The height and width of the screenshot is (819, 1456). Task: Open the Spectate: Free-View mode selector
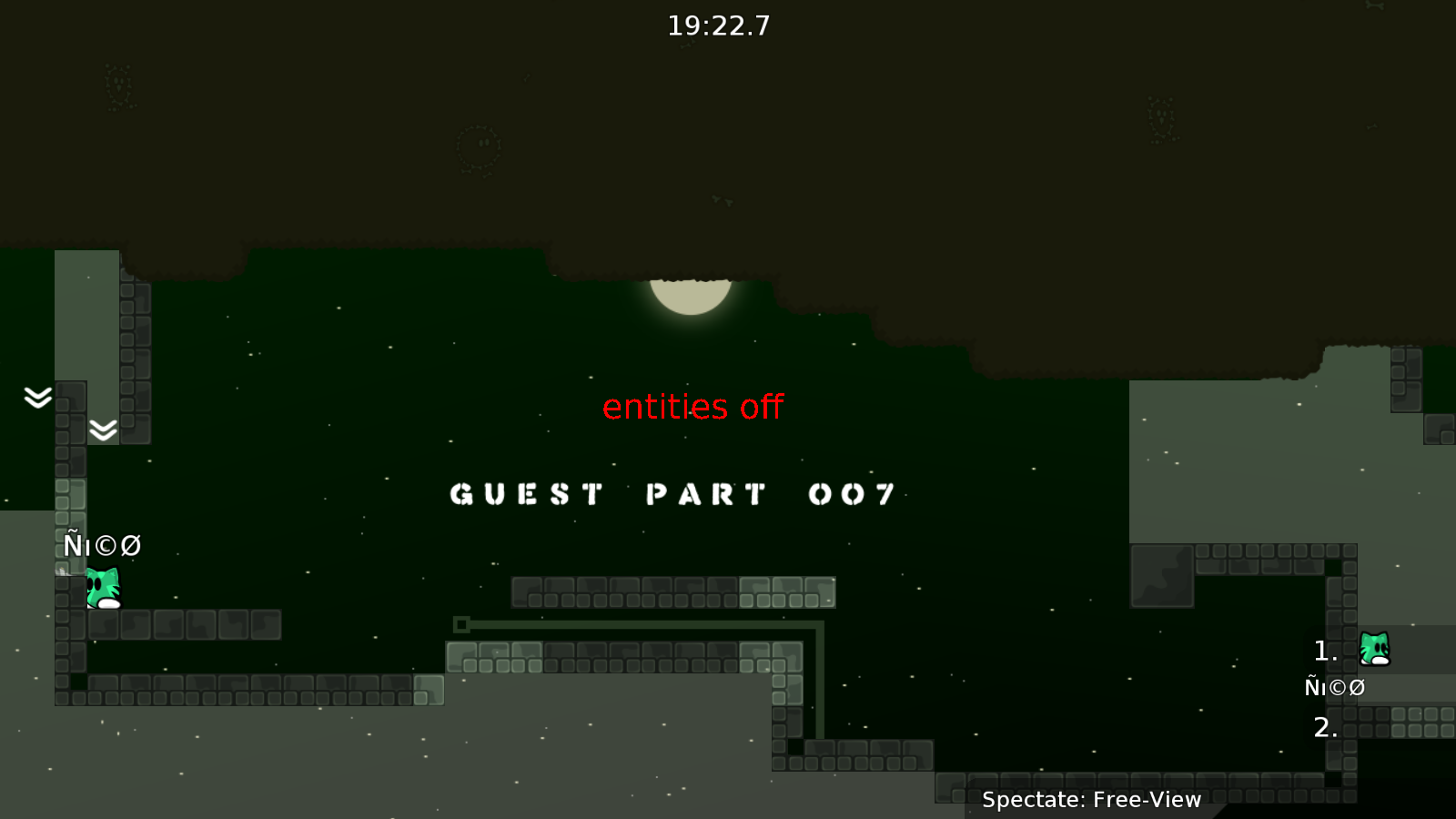[1092, 800]
